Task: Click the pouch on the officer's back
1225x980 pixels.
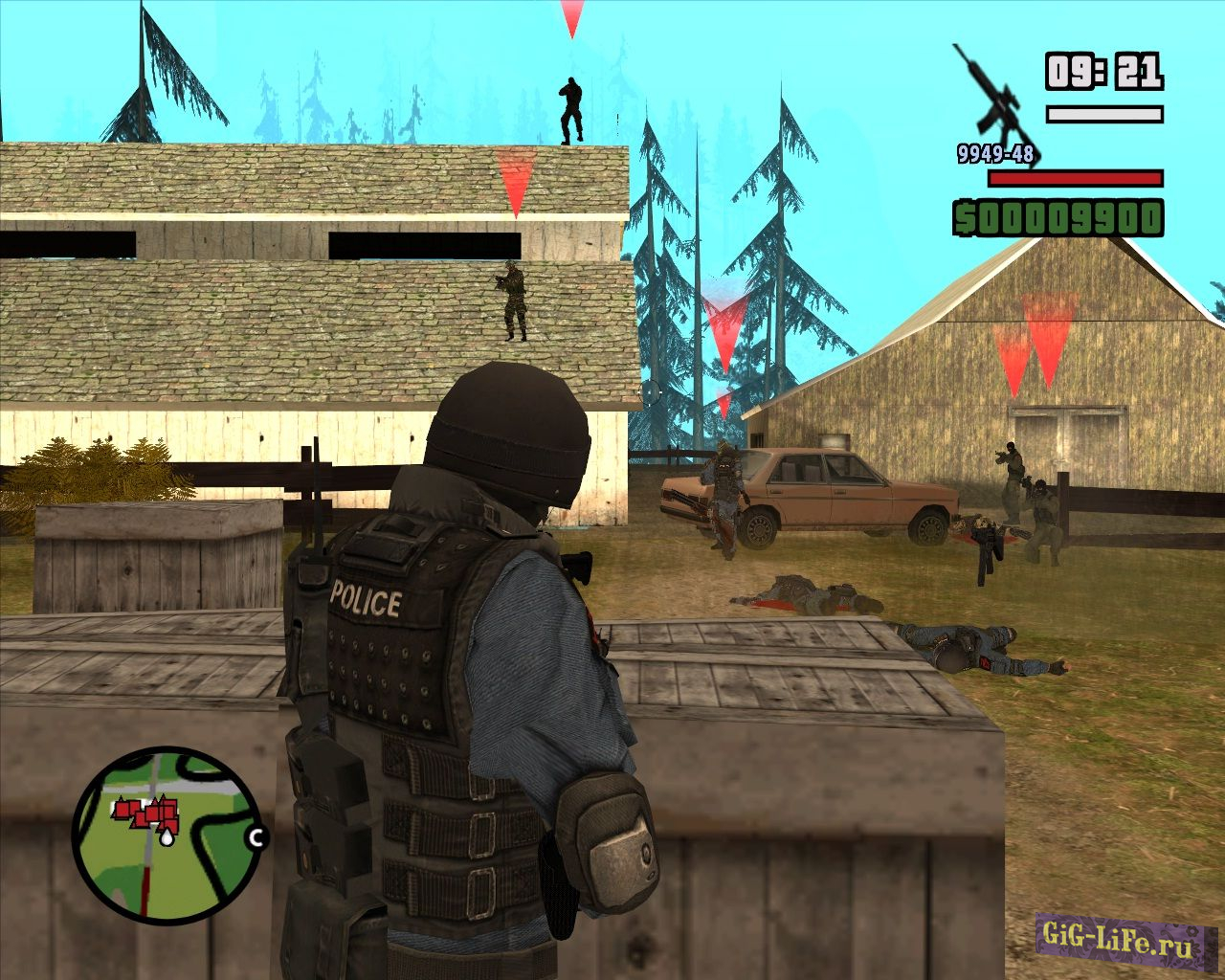Action: pos(603,842)
